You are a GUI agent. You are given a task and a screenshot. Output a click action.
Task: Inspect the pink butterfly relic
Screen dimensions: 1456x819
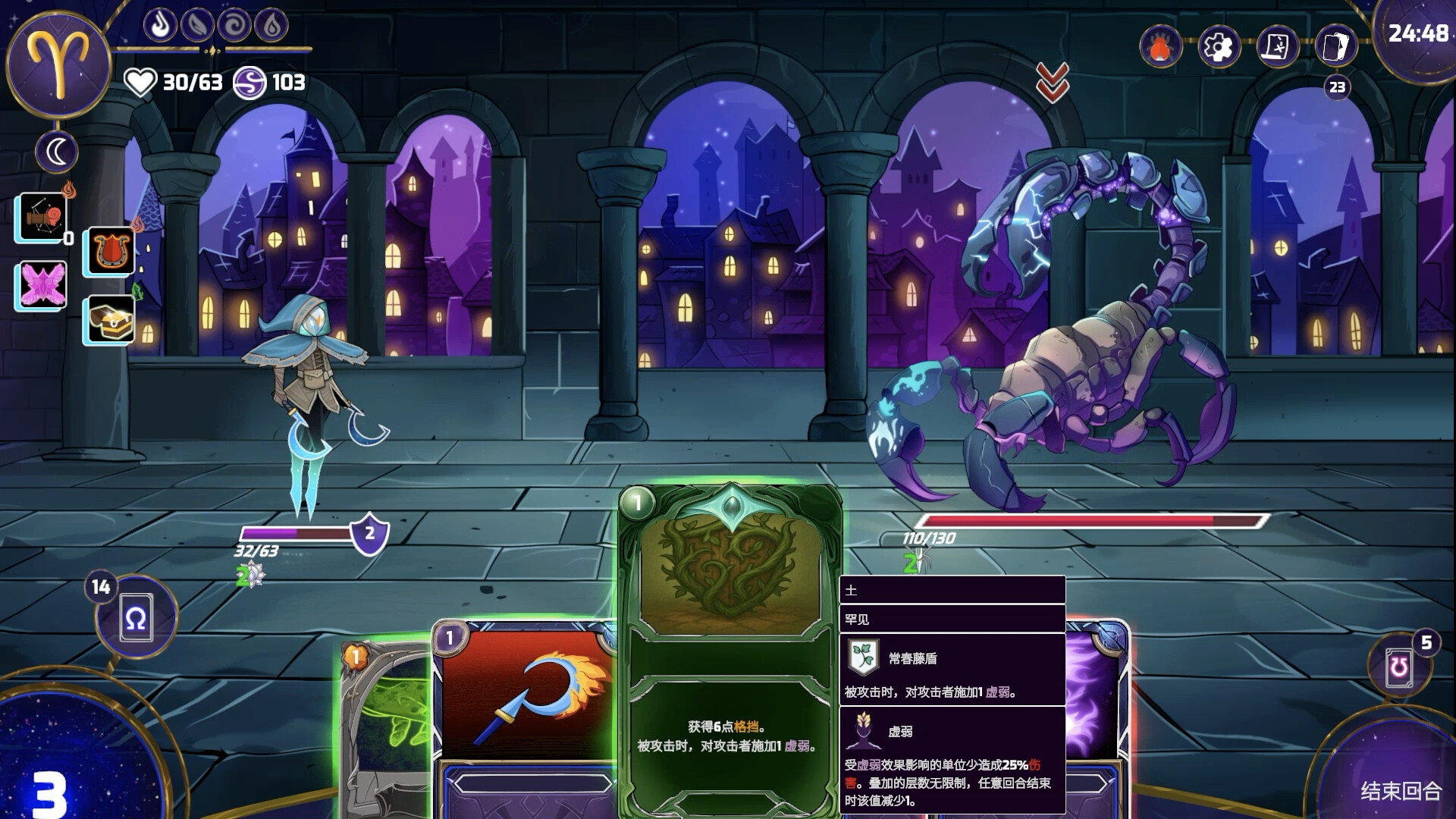coord(42,285)
